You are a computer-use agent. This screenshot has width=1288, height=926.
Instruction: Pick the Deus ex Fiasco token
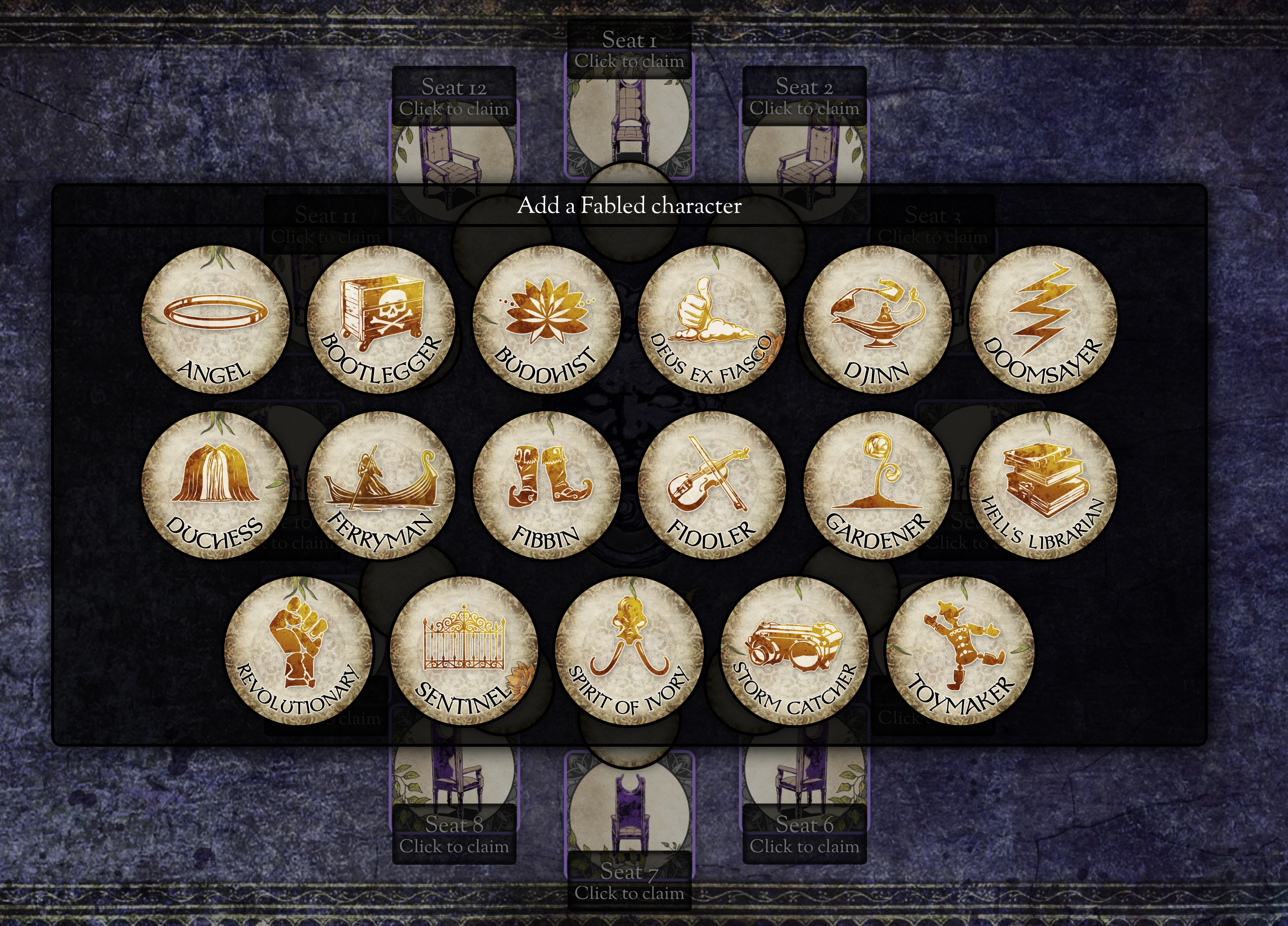[712, 319]
